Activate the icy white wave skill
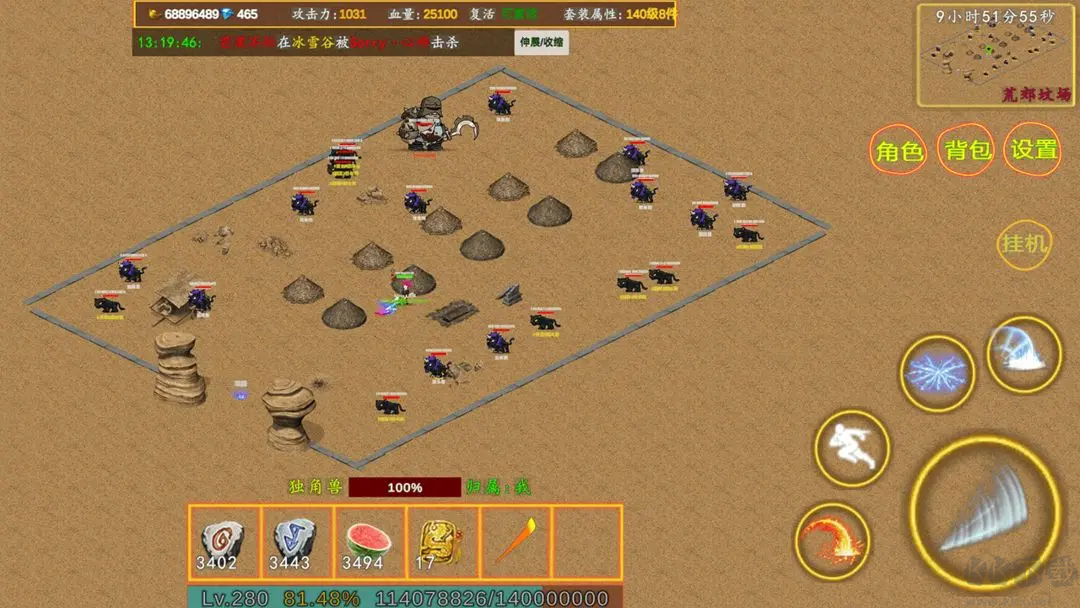The image size is (1080, 608). pyautogui.click(x=1023, y=354)
